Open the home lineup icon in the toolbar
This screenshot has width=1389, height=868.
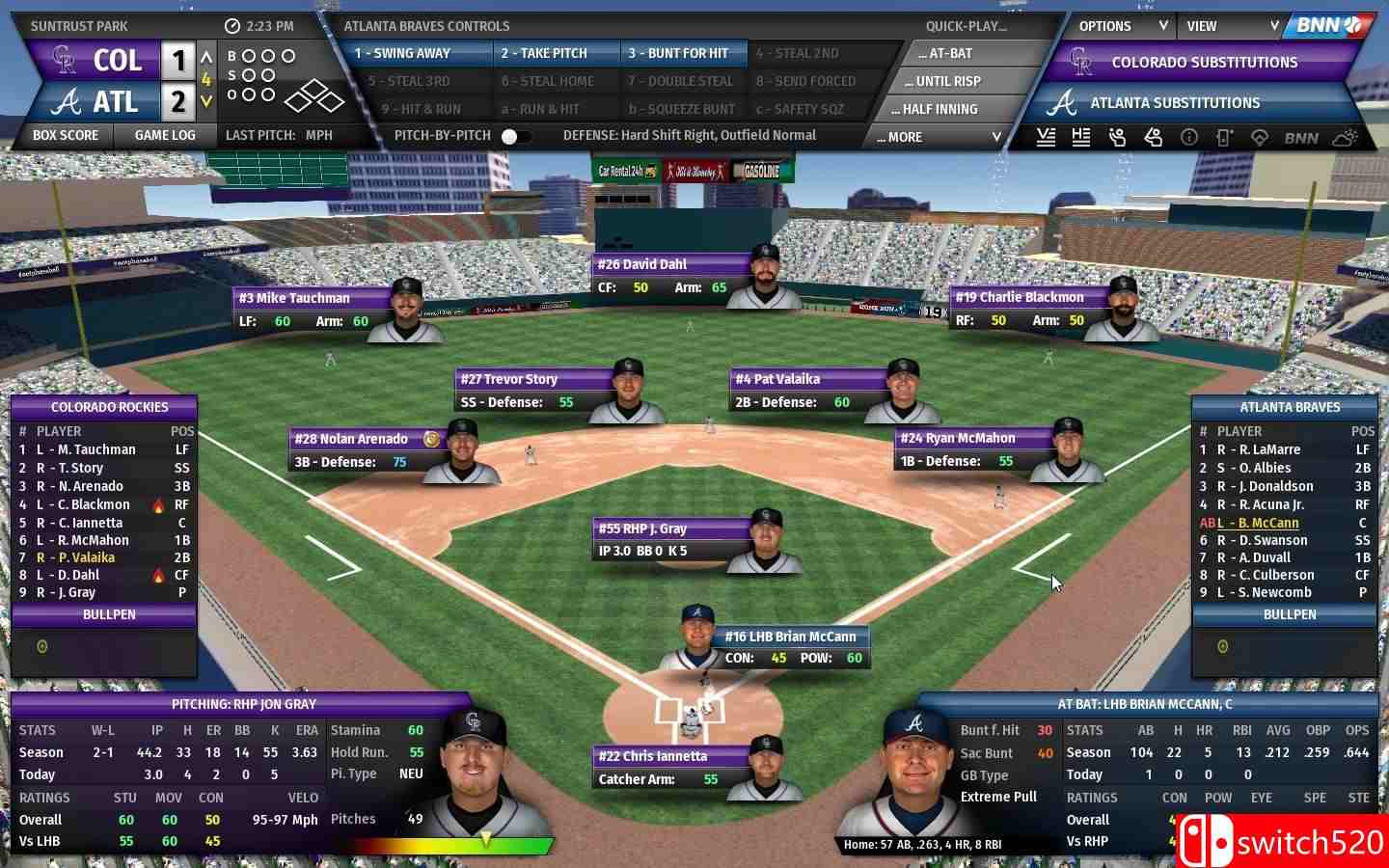pyautogui.click(x=1080, y=137)
